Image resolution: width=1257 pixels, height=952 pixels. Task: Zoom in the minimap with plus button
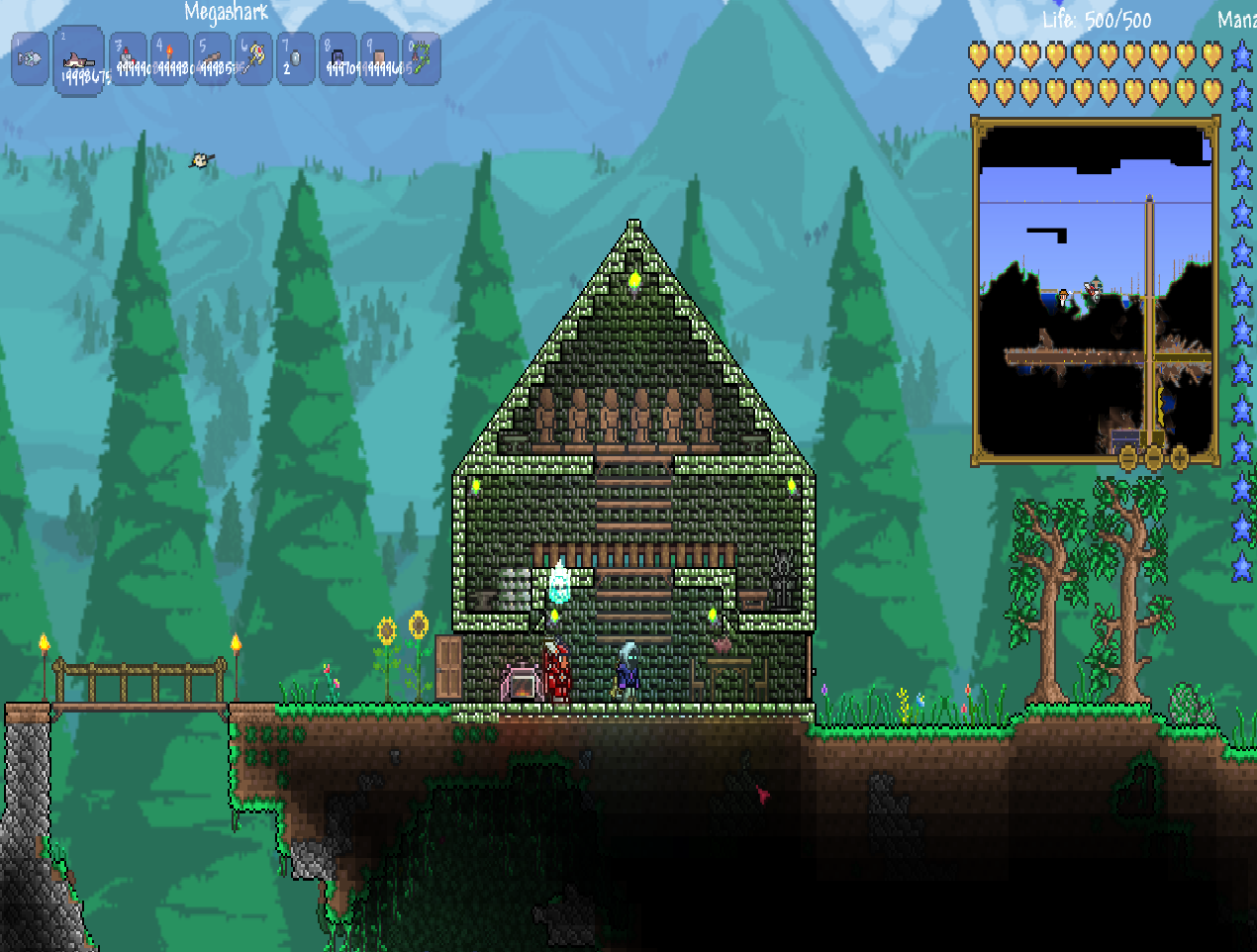[x=1180, y=458]
